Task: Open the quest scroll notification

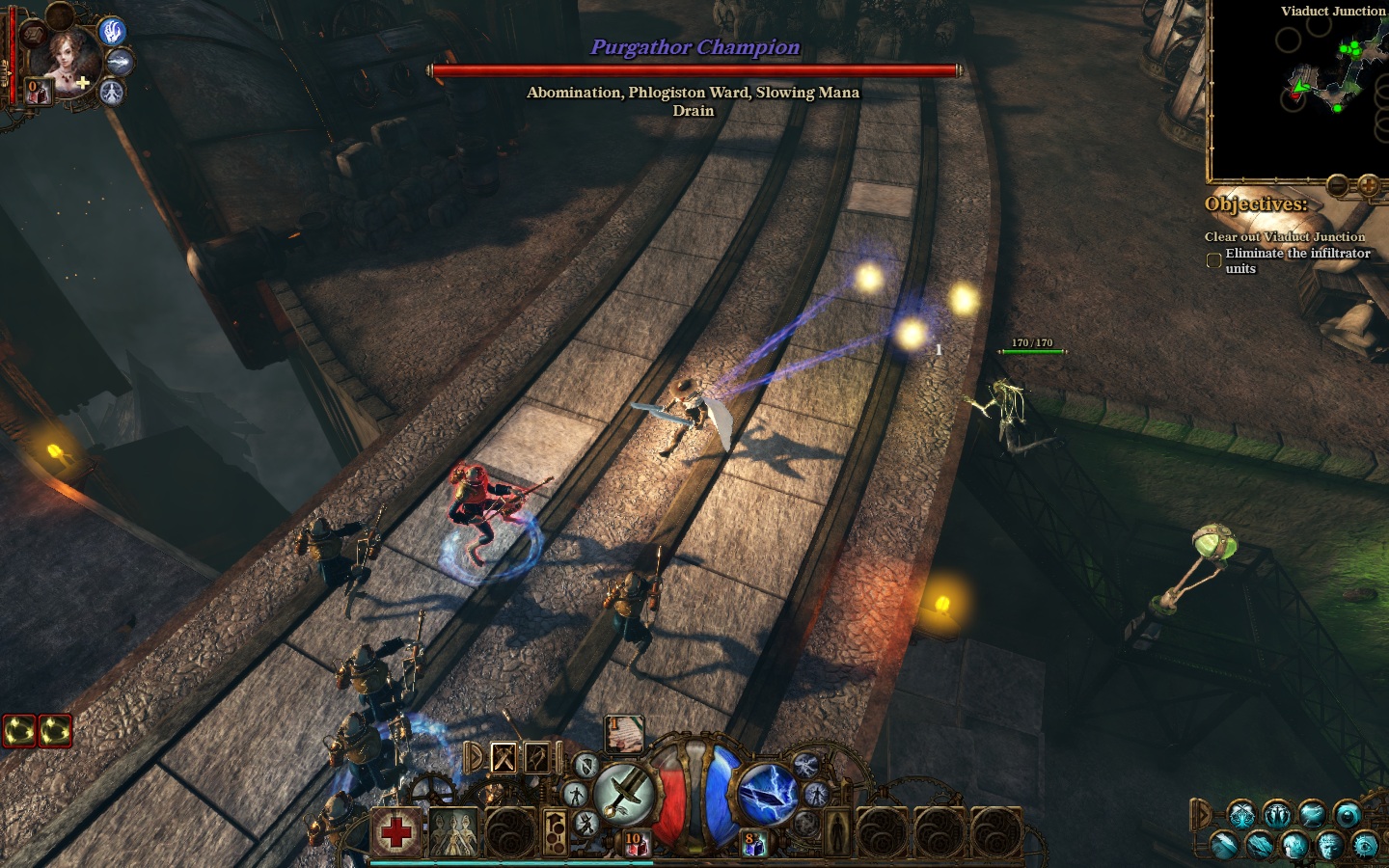Action: point(624,734)
